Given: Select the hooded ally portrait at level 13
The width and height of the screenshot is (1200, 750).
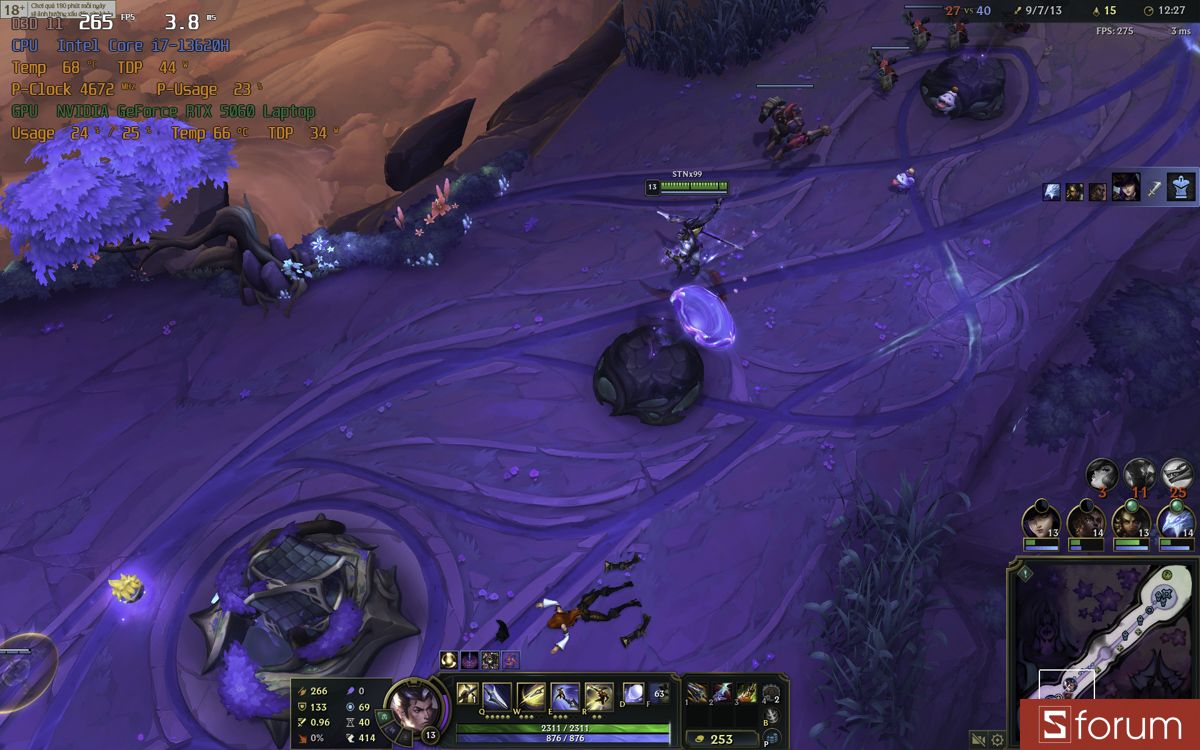Looking at the screenshot, I should tap(1041, 521).
